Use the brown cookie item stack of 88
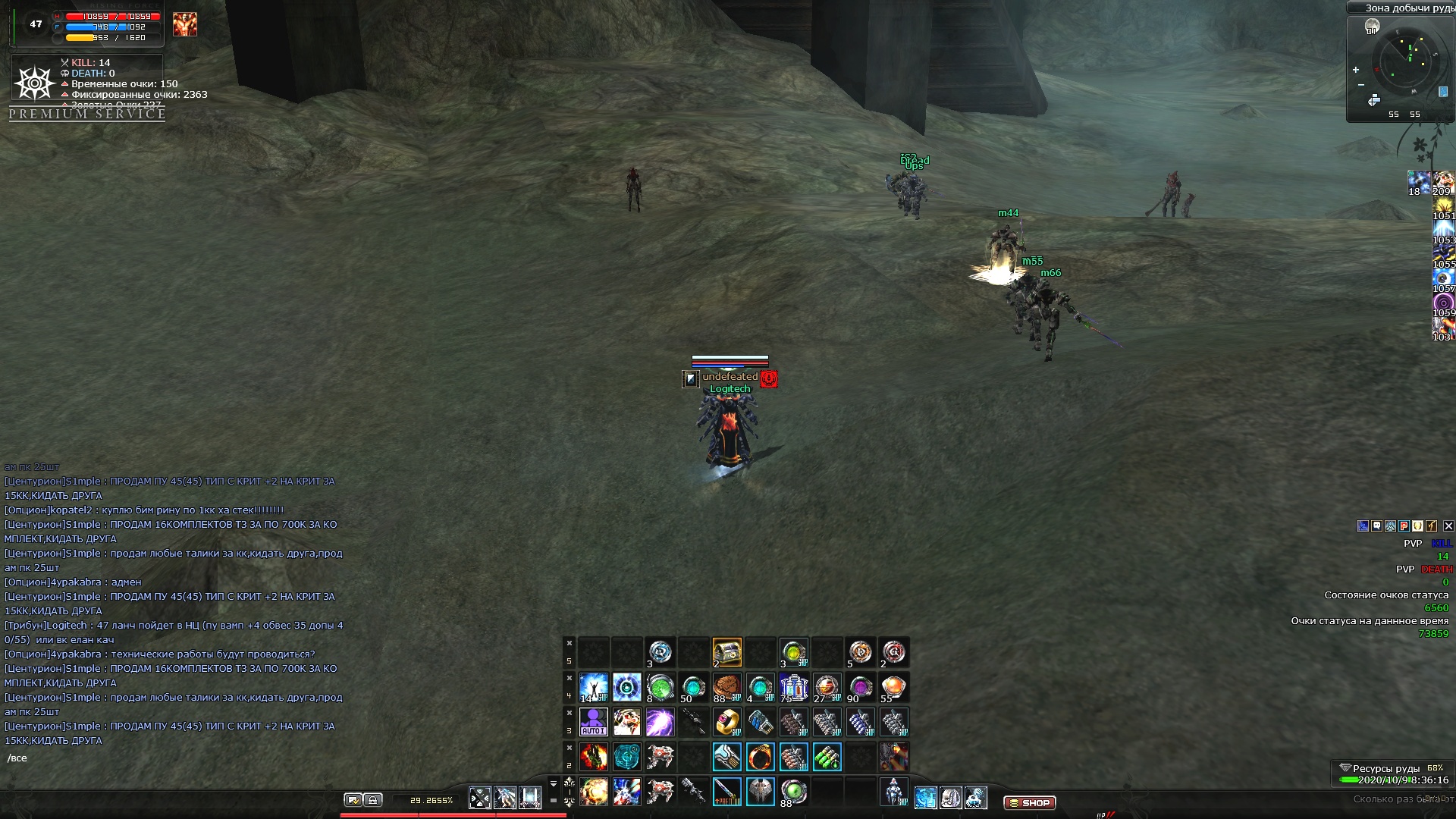1456x819 pixels. click(x=726, y=687)
